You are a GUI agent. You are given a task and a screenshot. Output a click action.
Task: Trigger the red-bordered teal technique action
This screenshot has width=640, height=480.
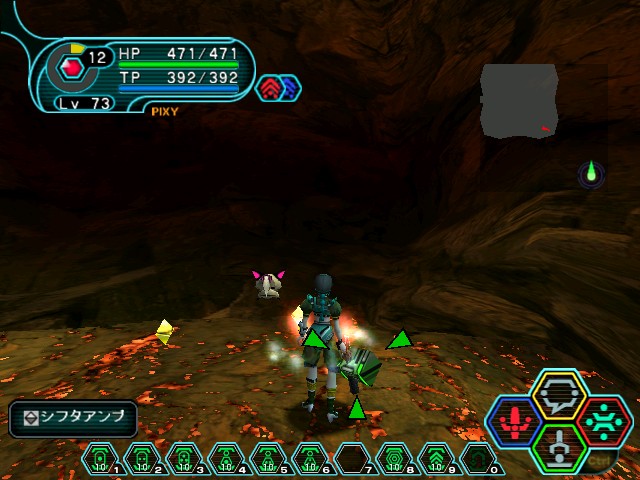603,420
